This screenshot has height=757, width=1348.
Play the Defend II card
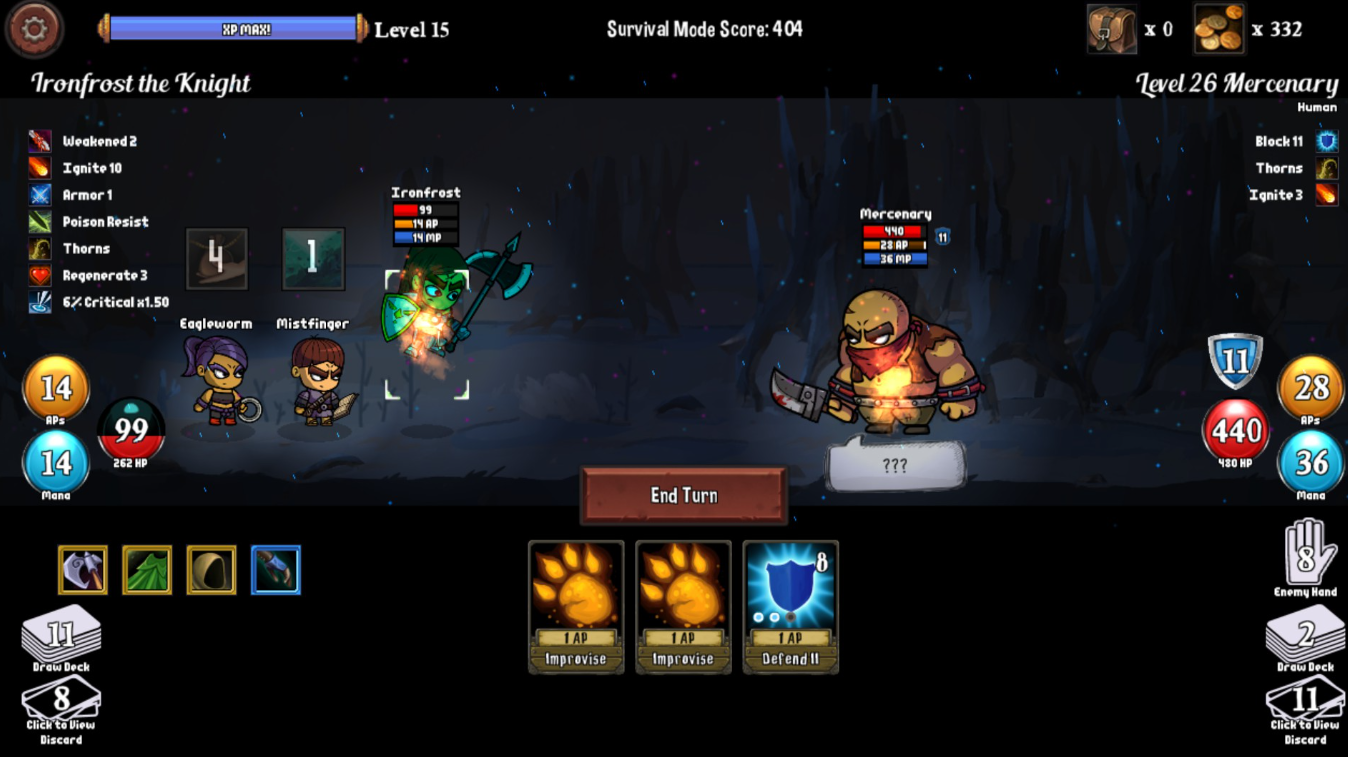point(790,606)
